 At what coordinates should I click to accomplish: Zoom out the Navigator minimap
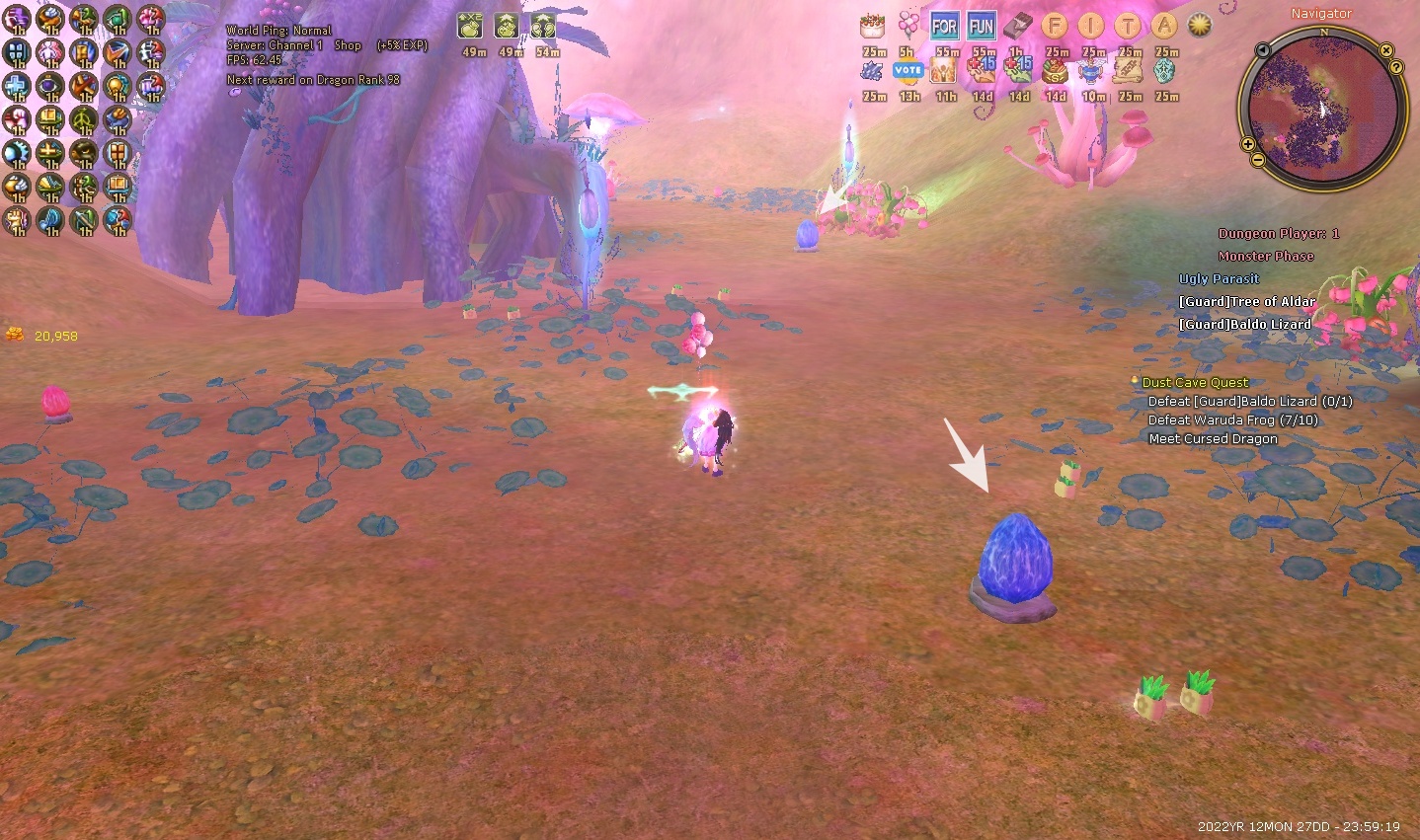1257,159
